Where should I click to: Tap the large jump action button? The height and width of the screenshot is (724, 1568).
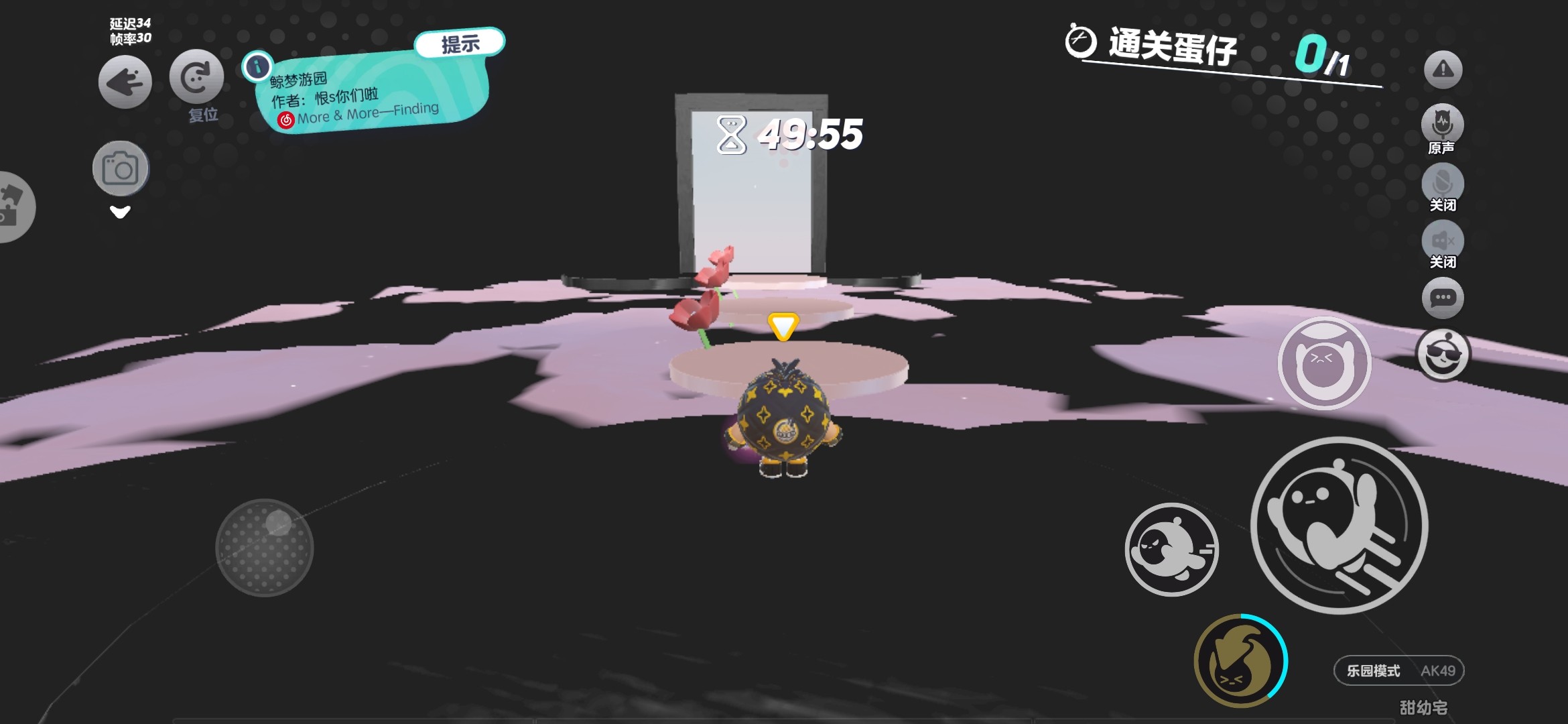pyautogui.click(x=1339, y=525)
